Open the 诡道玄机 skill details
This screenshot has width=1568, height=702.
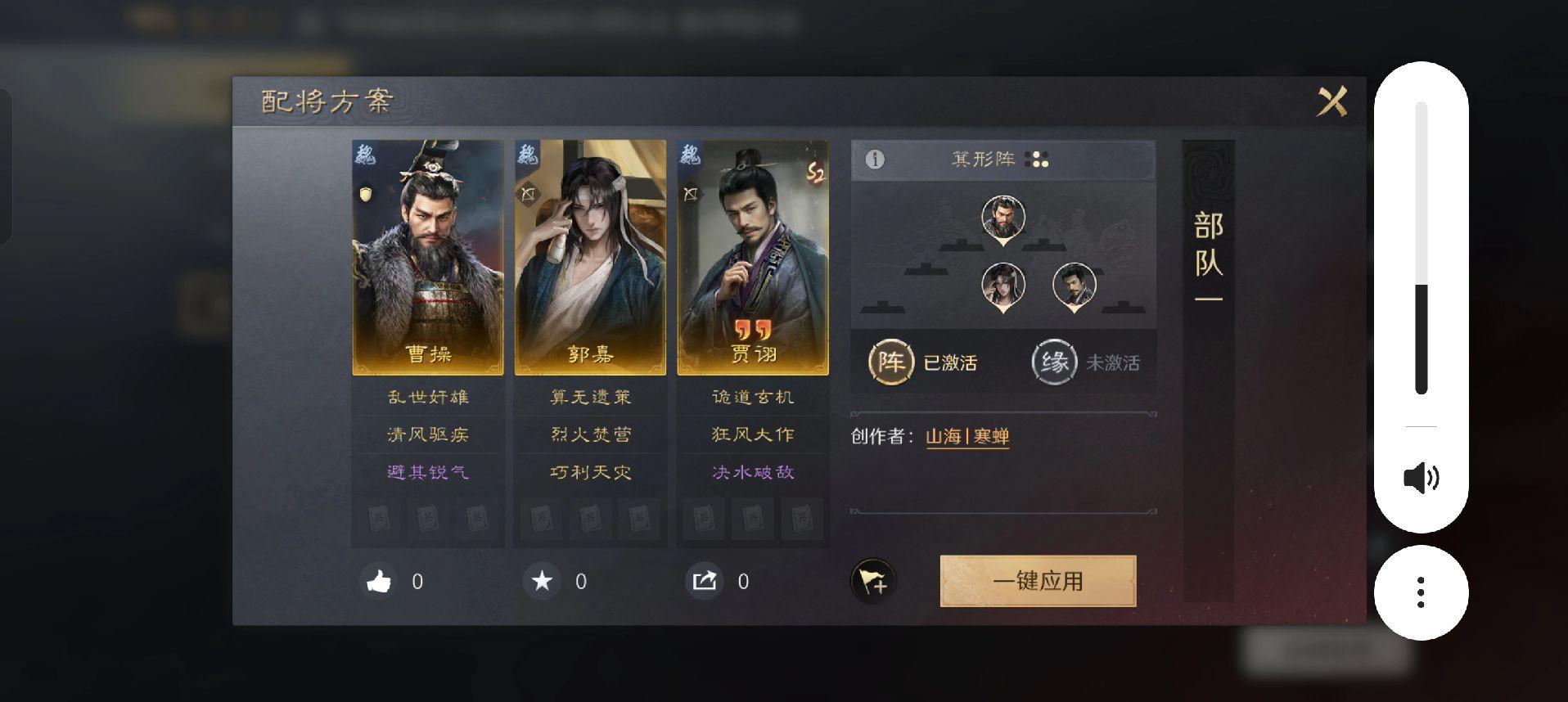pos(753,398)
